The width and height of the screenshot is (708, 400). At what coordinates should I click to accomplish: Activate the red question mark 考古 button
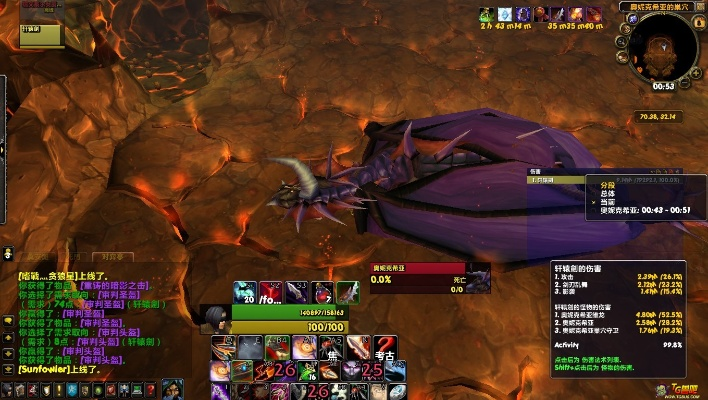coord(385,349)
